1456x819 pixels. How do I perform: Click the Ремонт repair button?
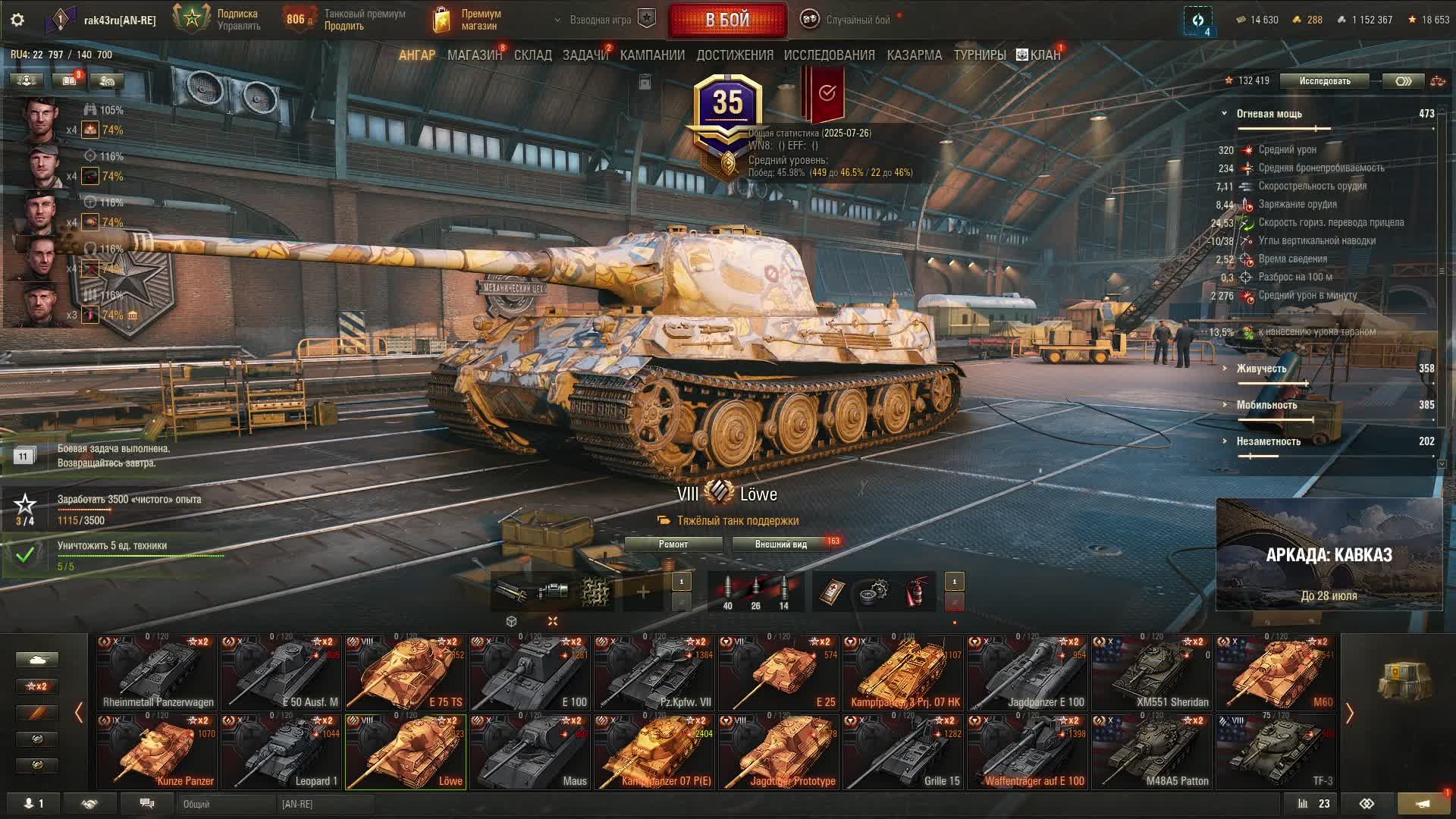673,544
